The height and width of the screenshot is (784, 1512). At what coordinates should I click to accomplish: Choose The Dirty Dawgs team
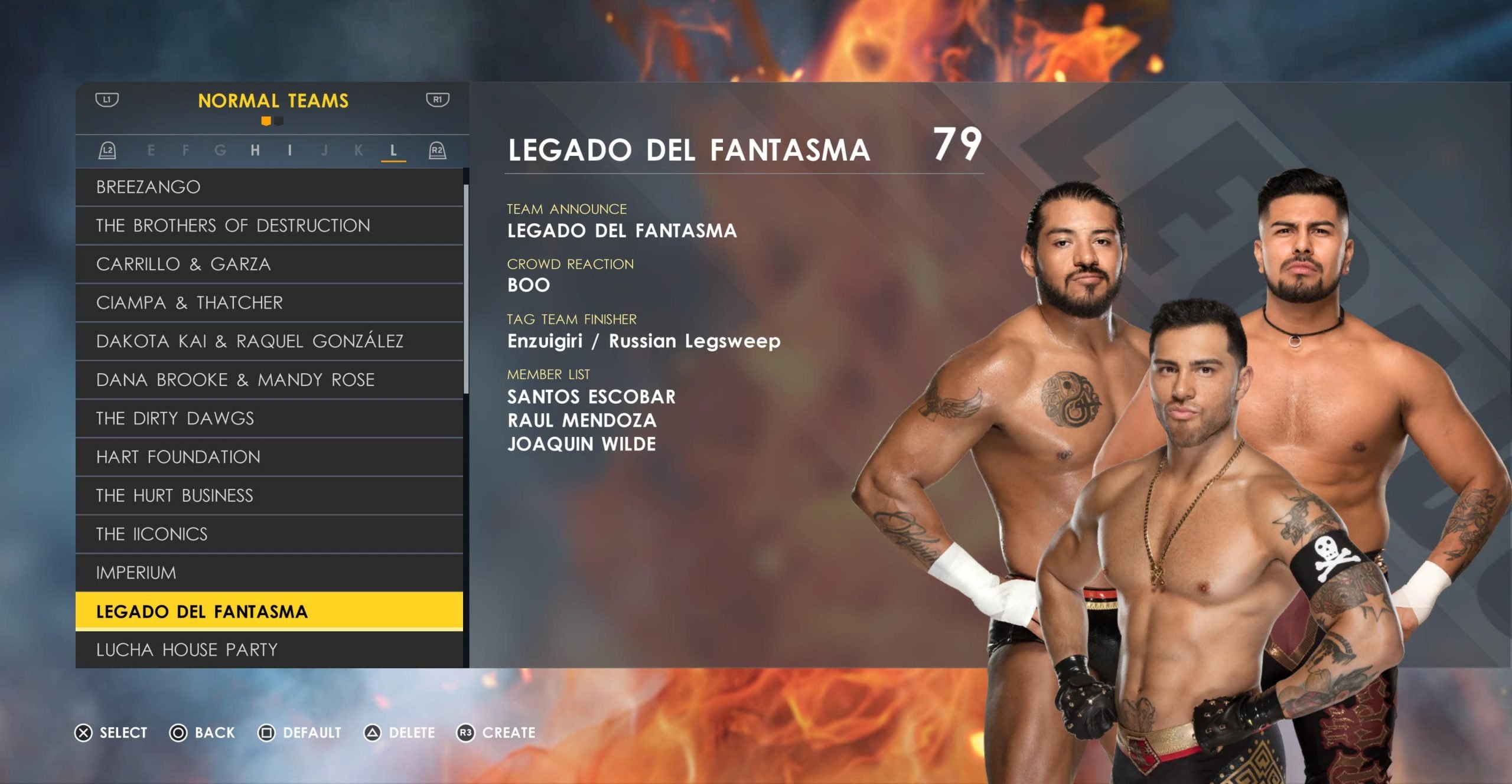(x=269, y=419)
